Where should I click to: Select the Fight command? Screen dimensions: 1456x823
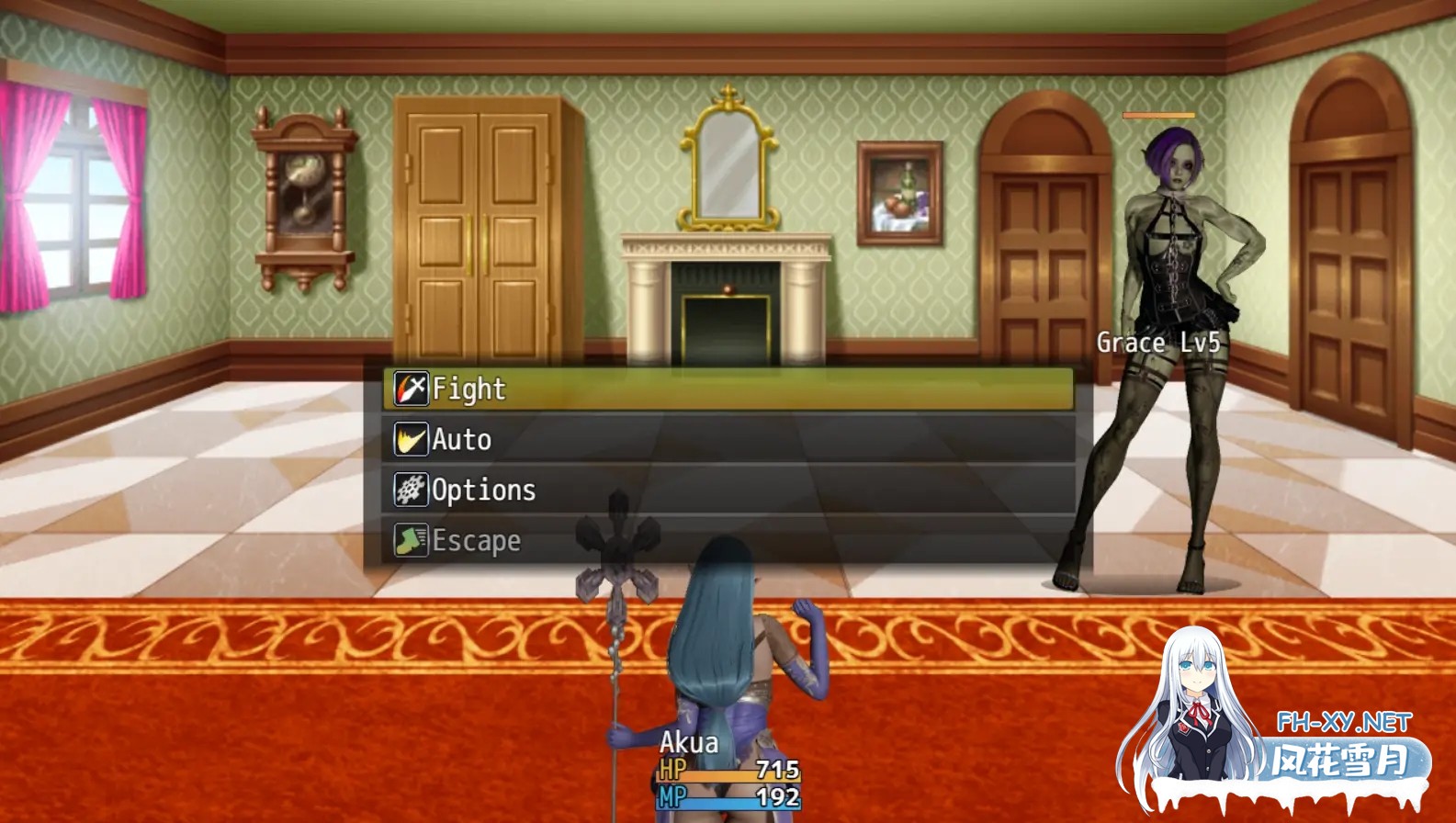coord(468,389)
